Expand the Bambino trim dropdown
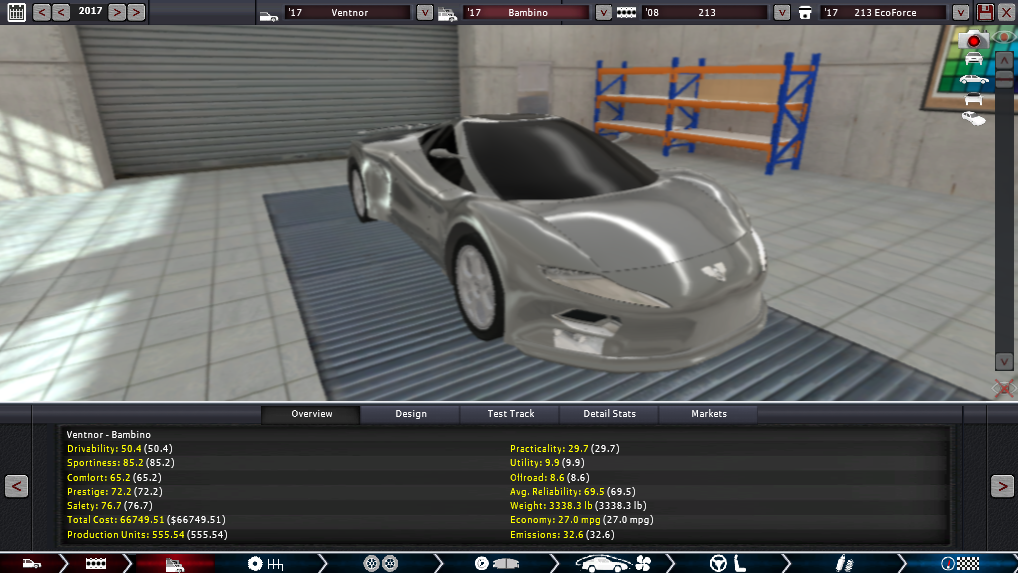The width and height of the screenshot is (1018, 573). 603,13
